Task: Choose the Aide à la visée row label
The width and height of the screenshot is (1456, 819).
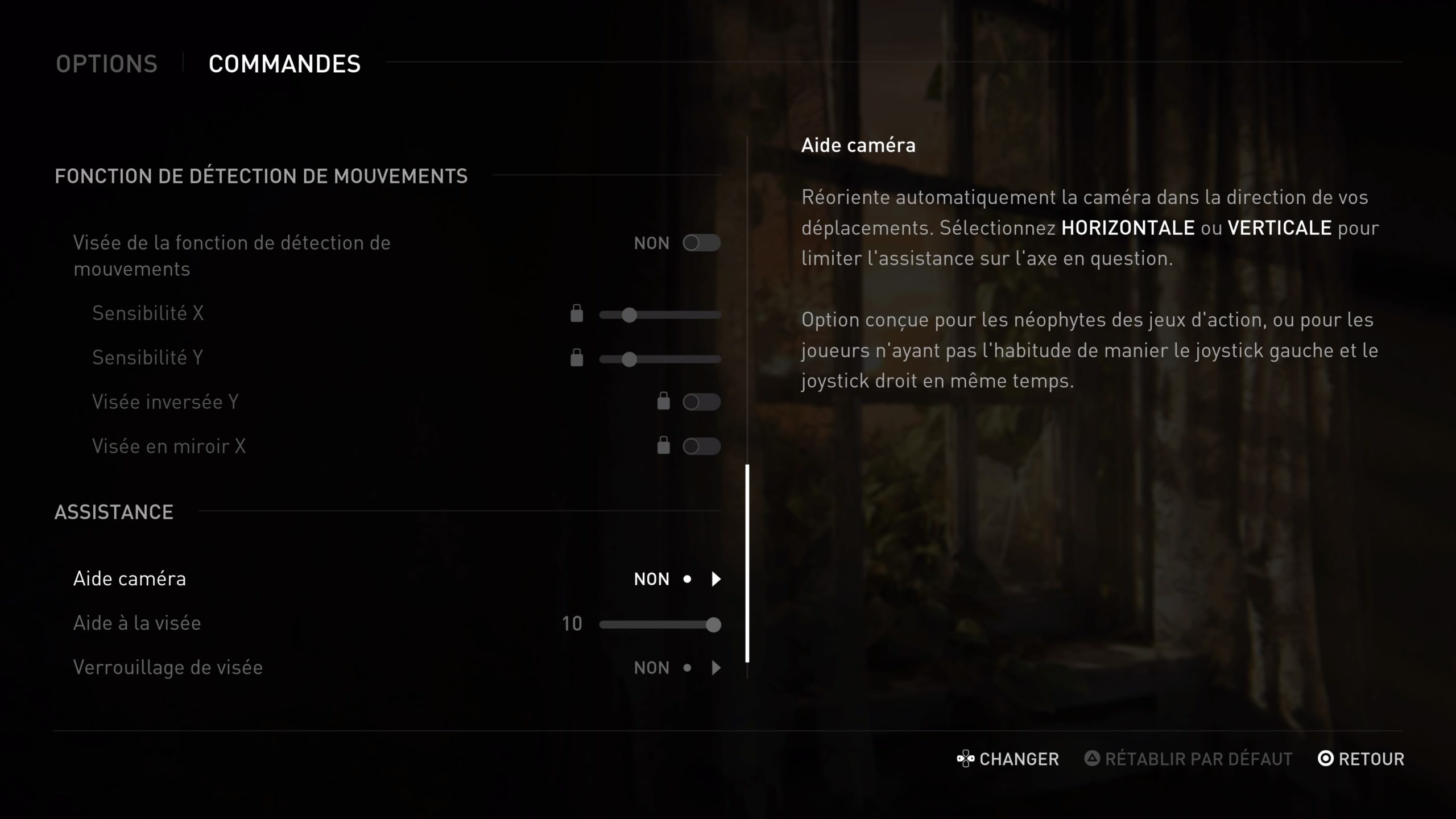Action: (137, 623)
